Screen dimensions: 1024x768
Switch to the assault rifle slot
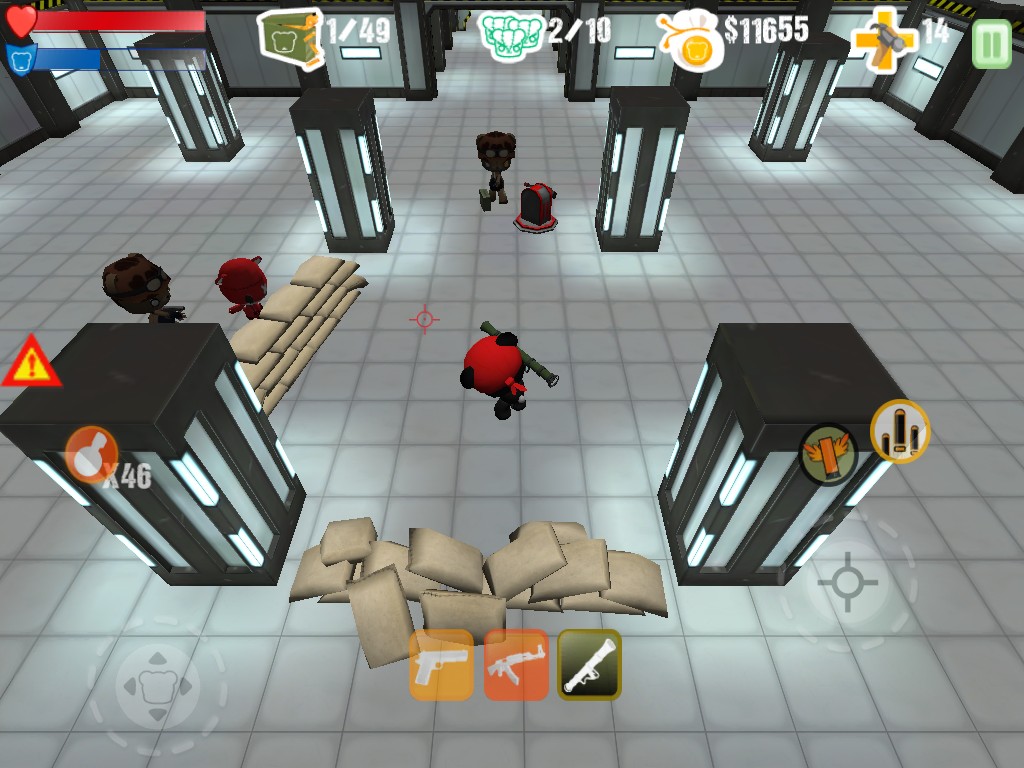coord(516,665)
